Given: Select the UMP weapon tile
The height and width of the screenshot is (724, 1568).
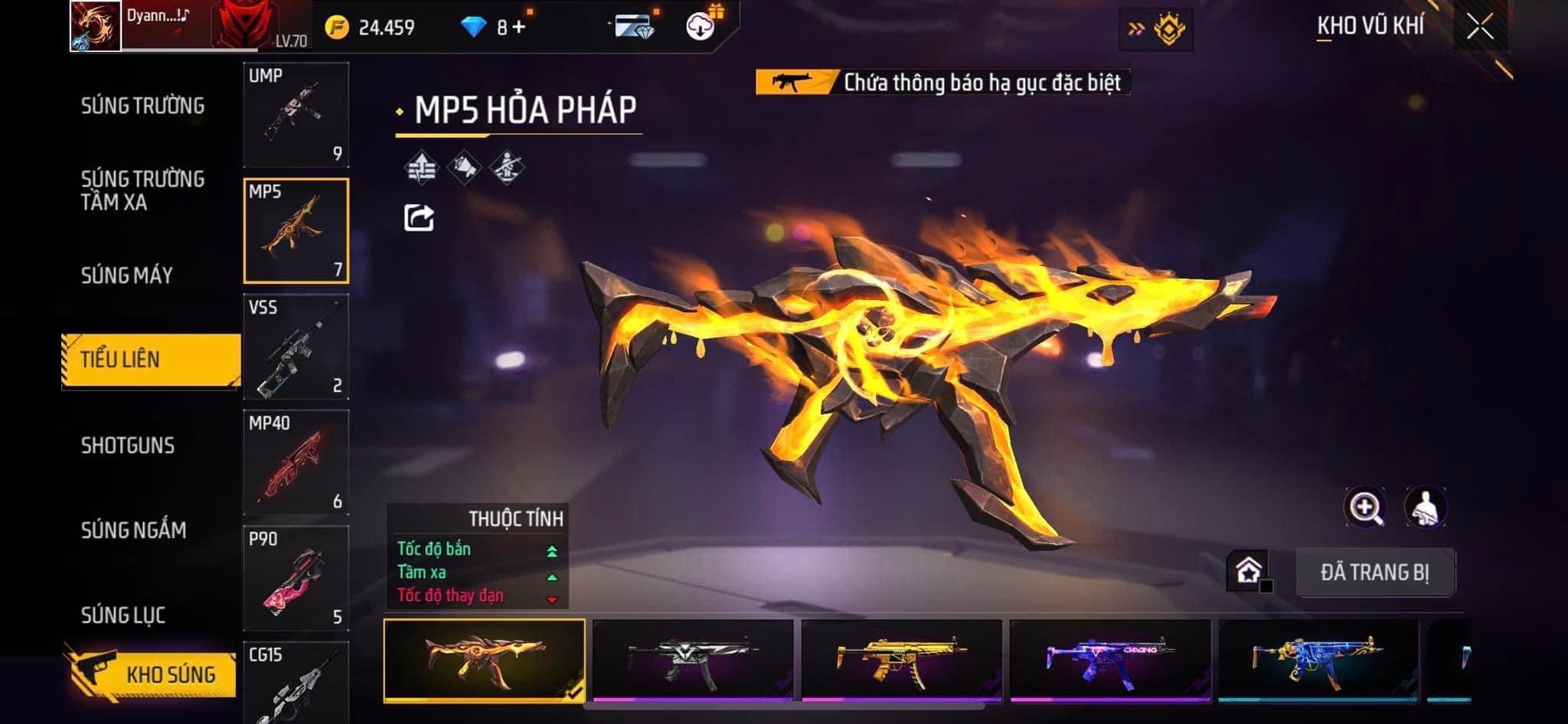Looking at the screenshot, I should [x=296, y=115].
